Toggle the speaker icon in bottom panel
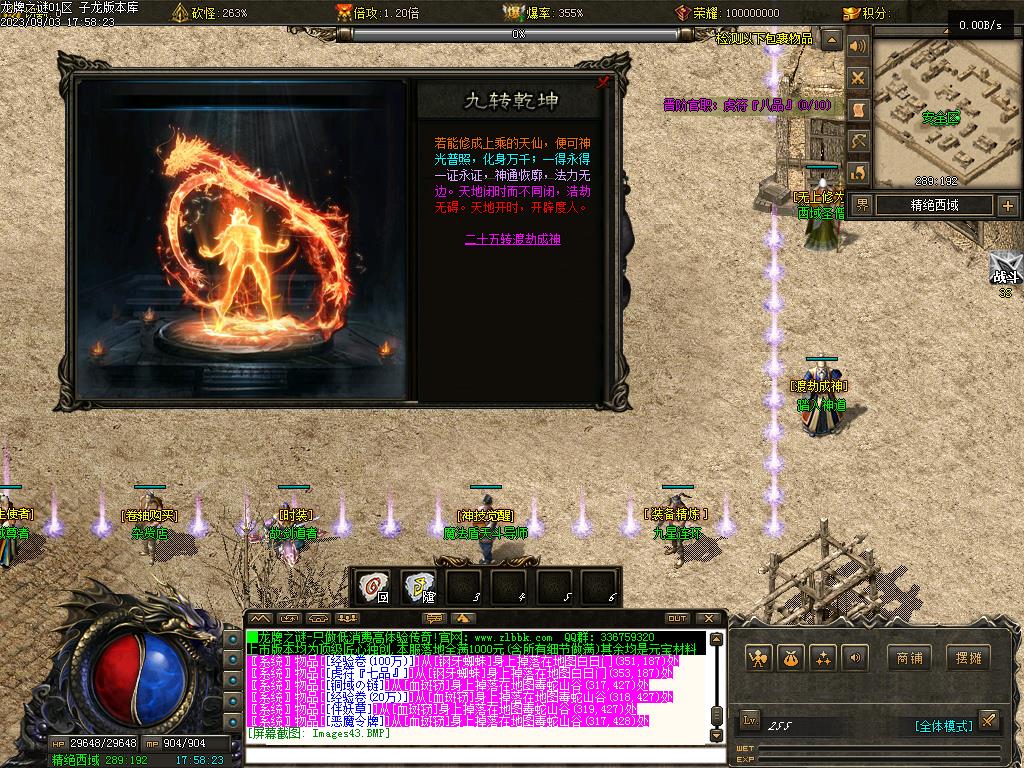 click(854, 658)
